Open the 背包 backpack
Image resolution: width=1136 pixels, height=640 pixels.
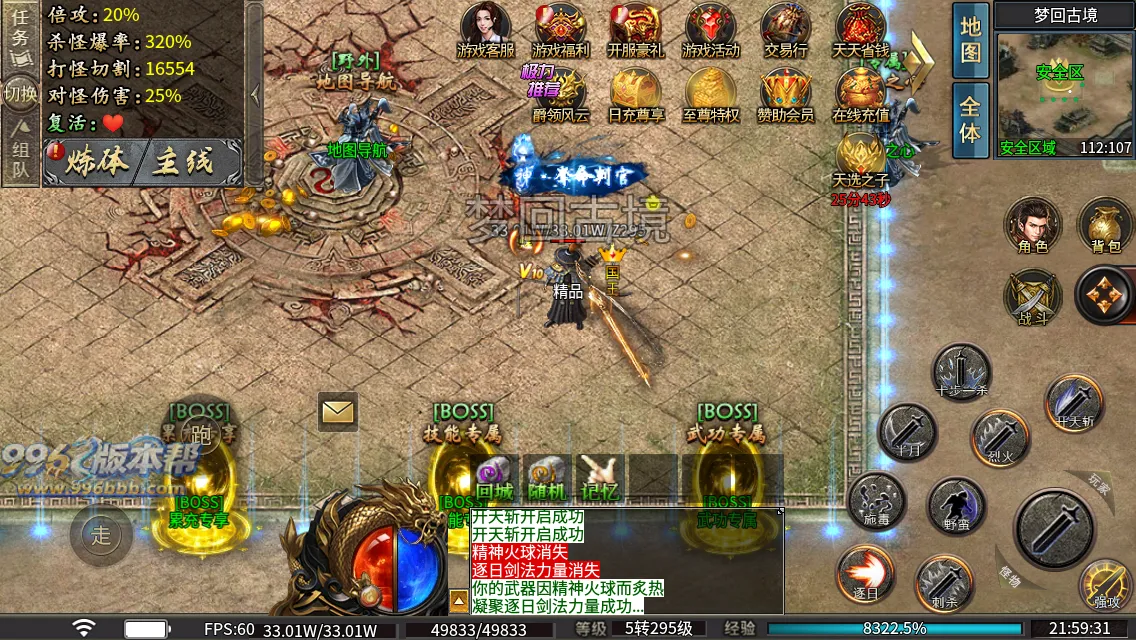coord(1105,225)
